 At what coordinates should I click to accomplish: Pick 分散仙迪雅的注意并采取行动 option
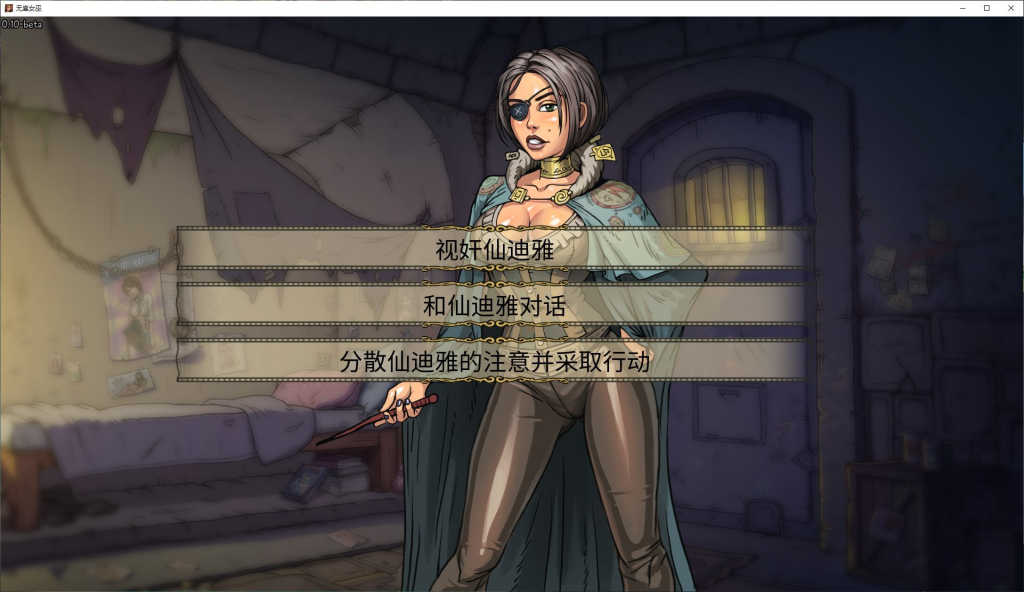tap(493, 361)
